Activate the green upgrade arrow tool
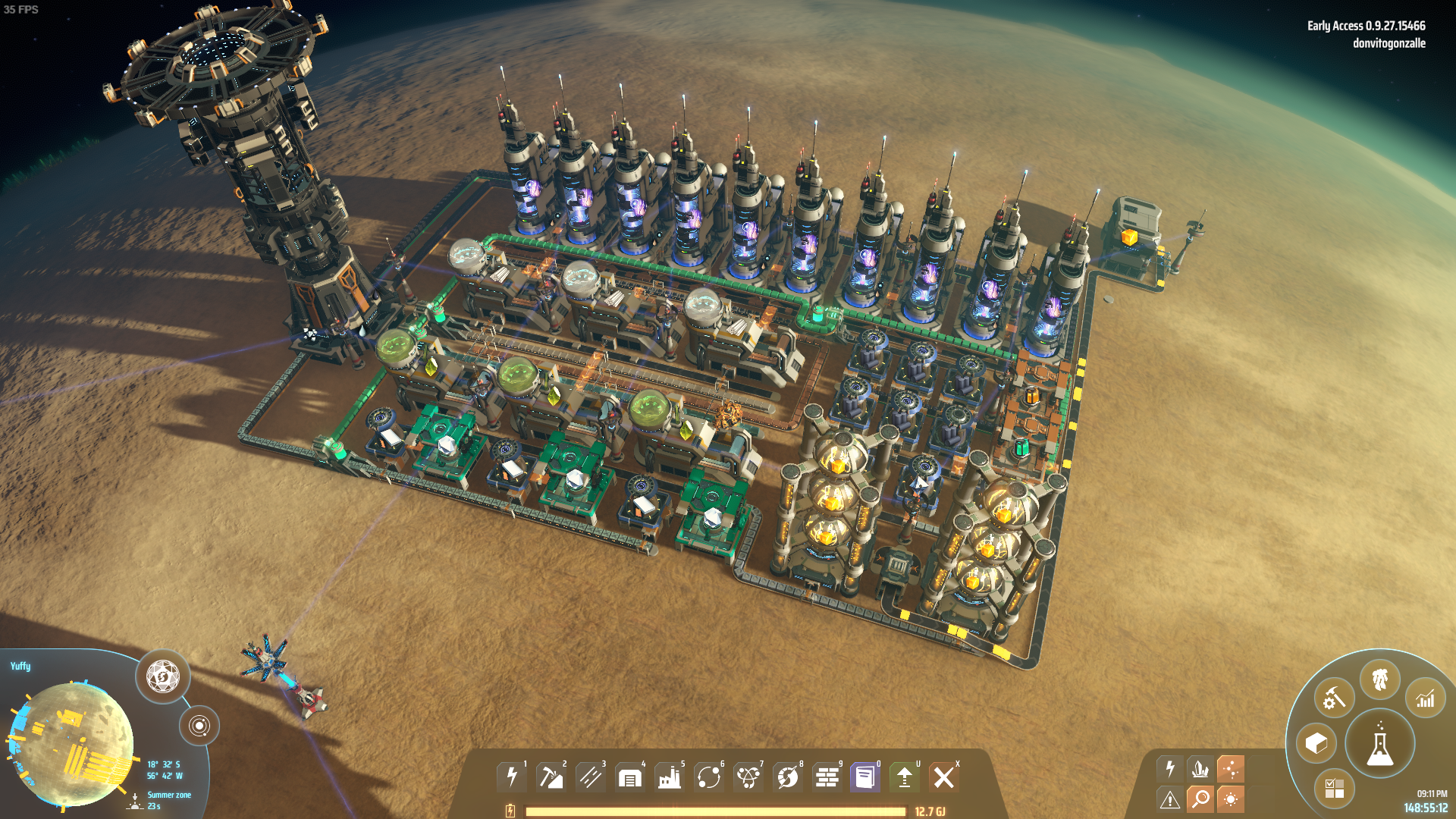 click(905, 777)
